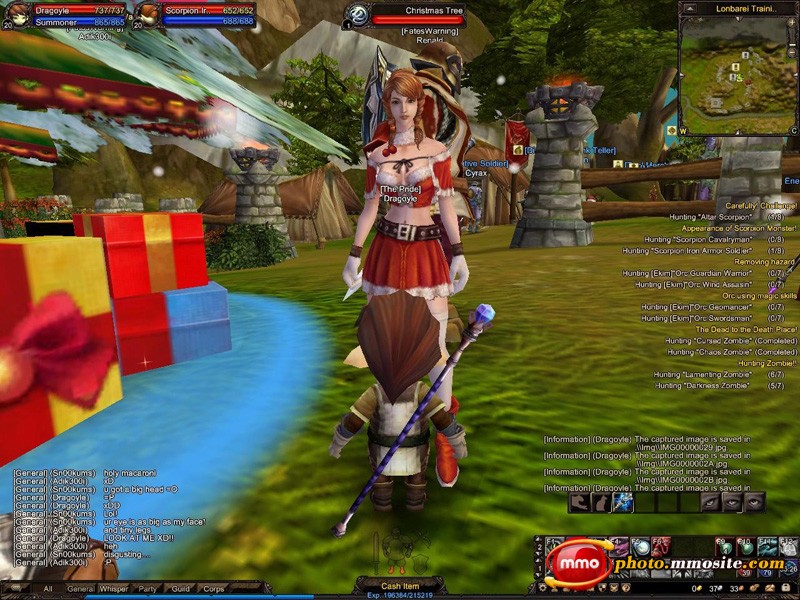Select the "Carefully, Challenge!" quest entry
Screen dimensions: 800x600
tap(755, 205)
